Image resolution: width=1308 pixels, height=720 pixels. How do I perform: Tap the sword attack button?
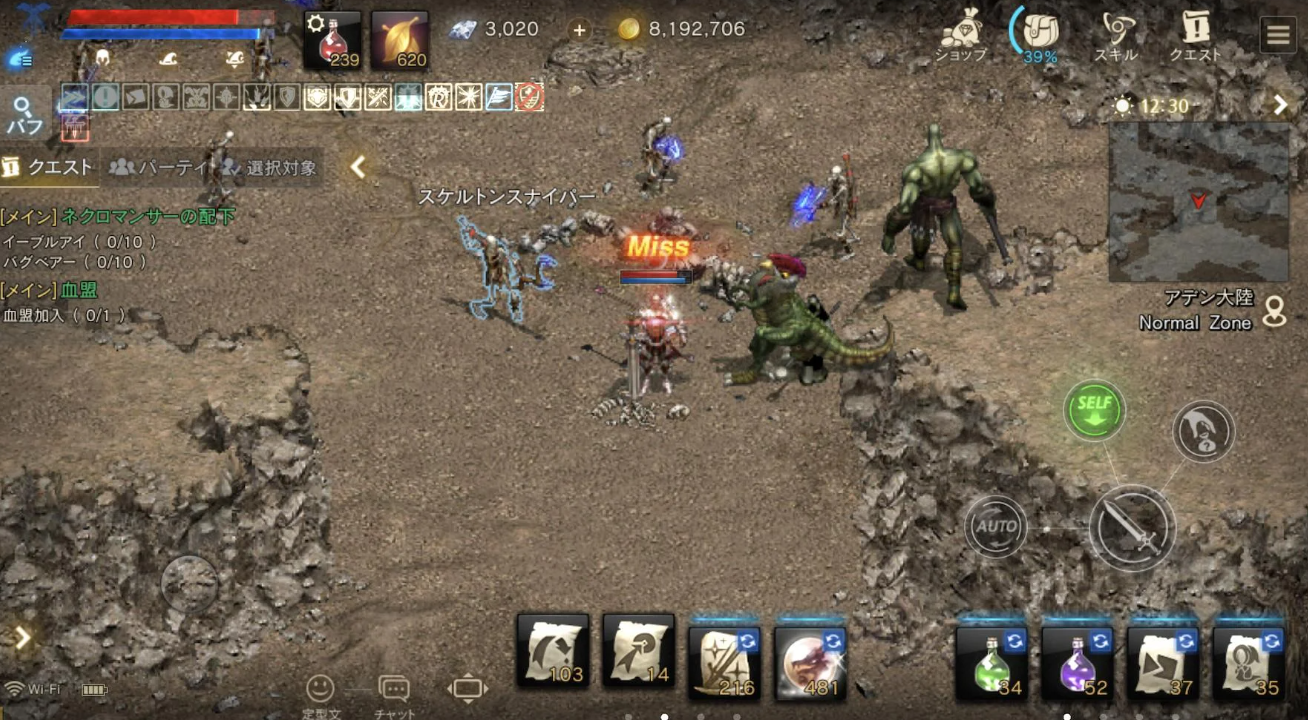pos(1132,527)
